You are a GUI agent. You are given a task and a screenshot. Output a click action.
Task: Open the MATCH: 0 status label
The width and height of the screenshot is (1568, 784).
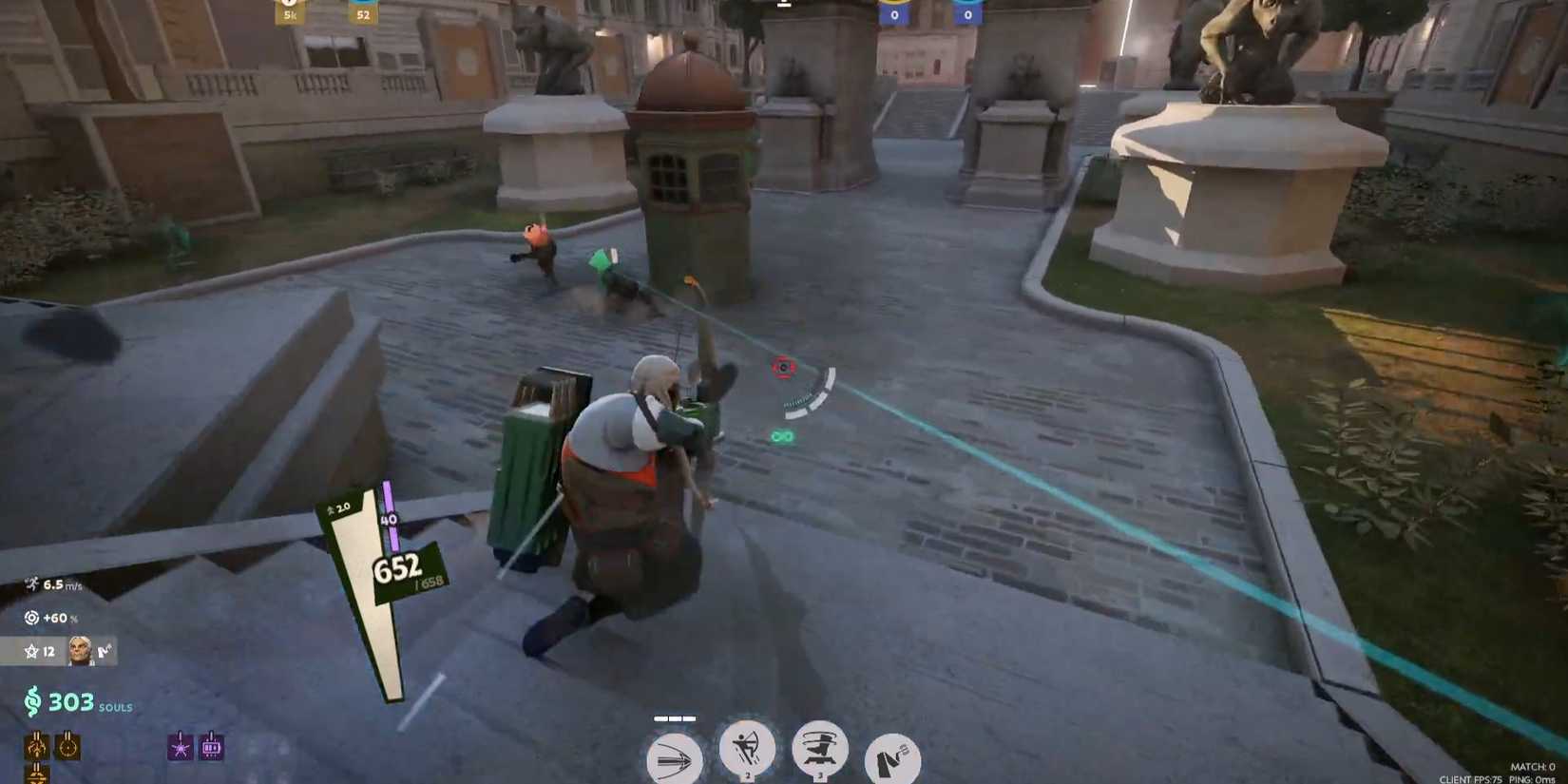1530,764
